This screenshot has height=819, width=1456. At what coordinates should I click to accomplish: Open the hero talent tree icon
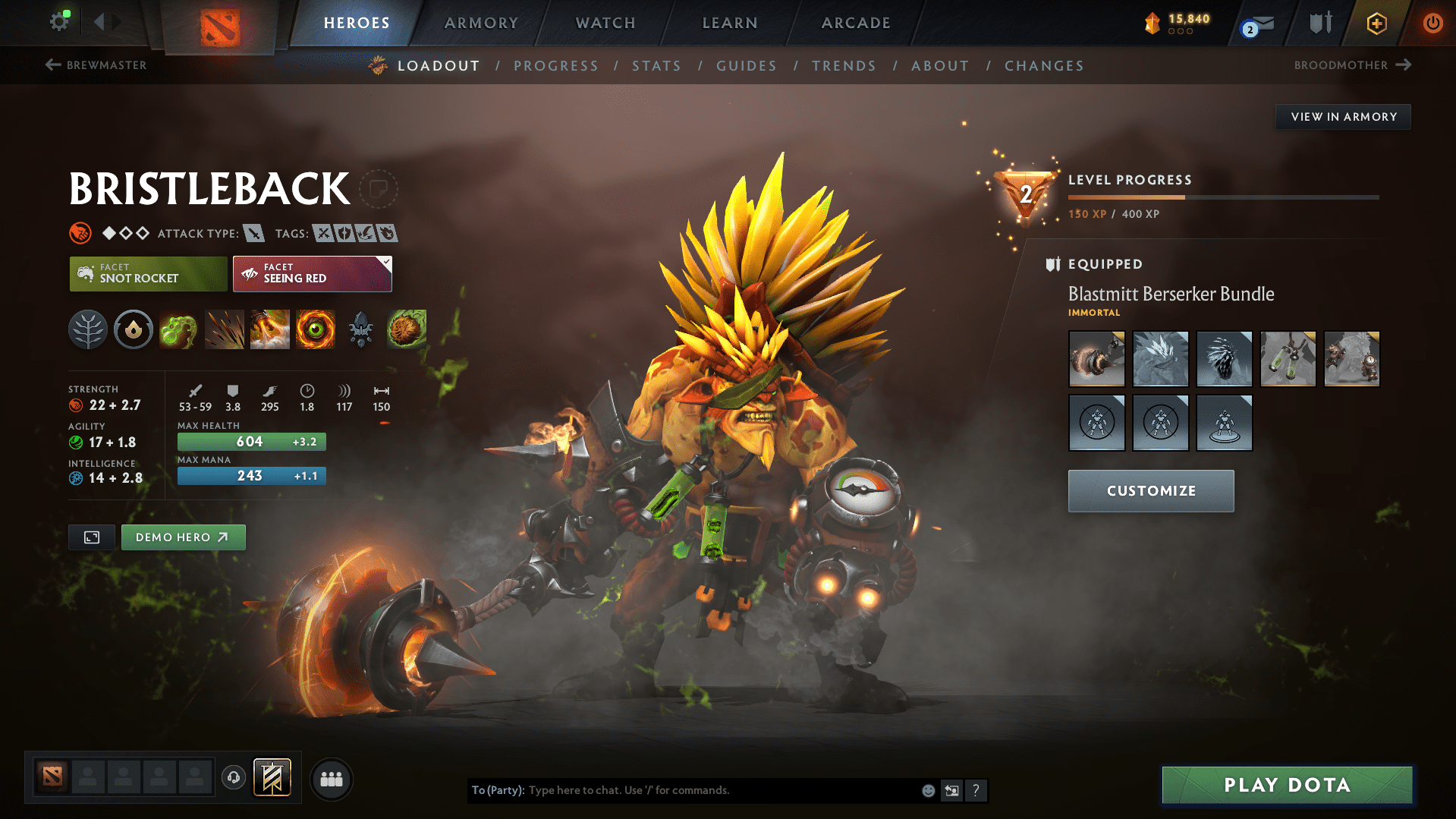click(88, 329)
